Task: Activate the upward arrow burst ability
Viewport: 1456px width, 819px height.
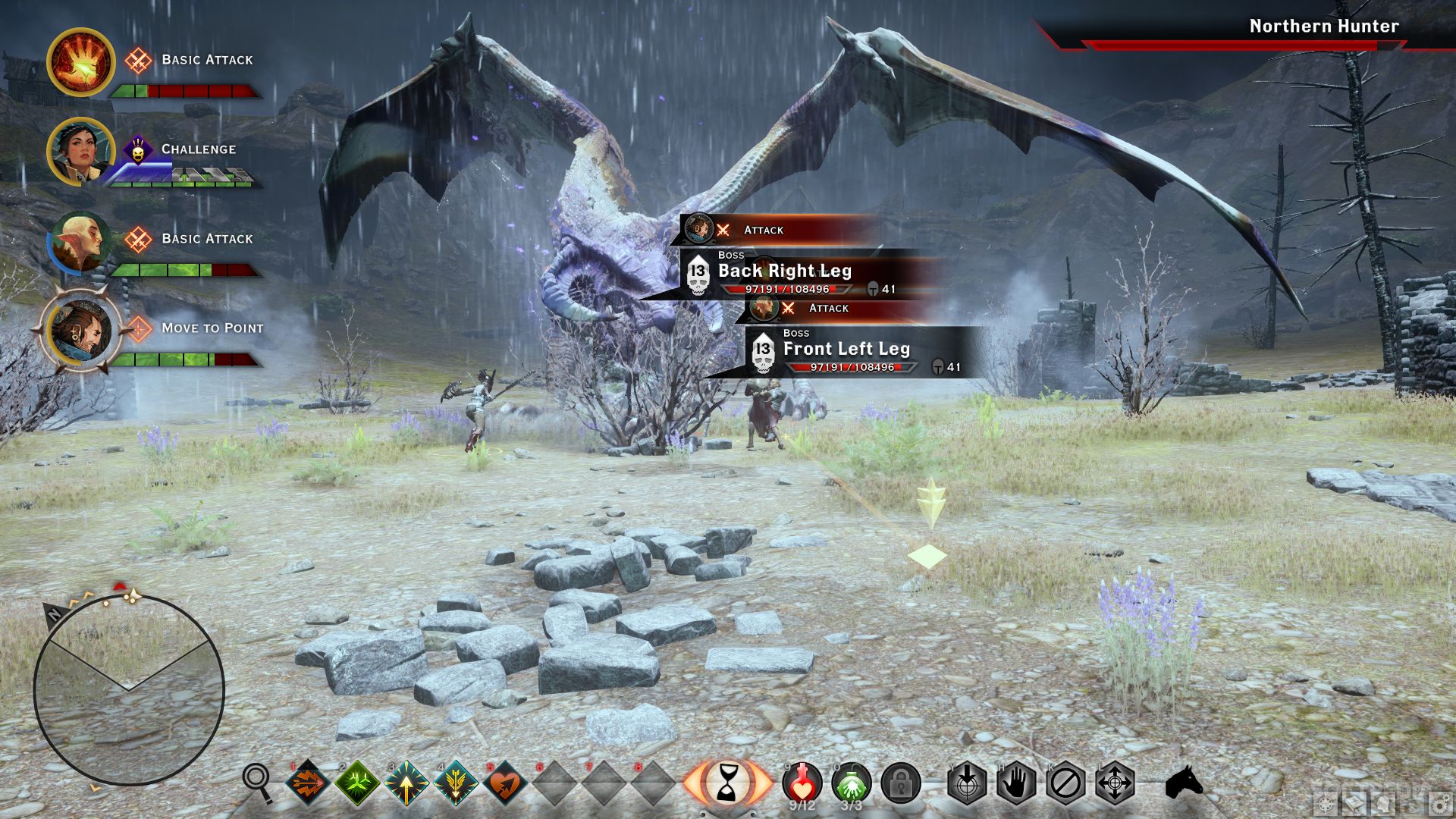Action: pyautogui.click(x=406, y=782)
